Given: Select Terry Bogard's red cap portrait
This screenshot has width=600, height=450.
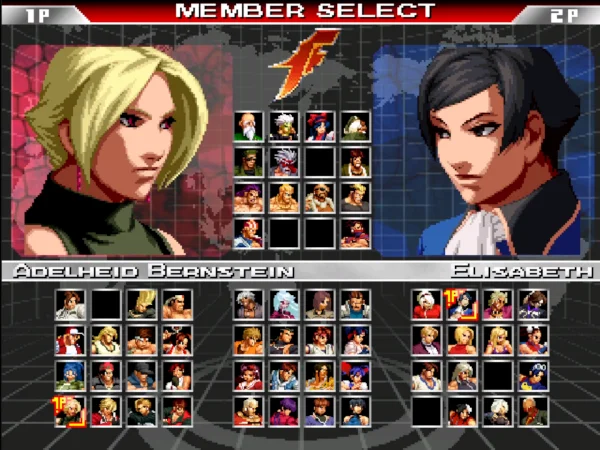Looking at the screenshot, I should pos(70,340).
